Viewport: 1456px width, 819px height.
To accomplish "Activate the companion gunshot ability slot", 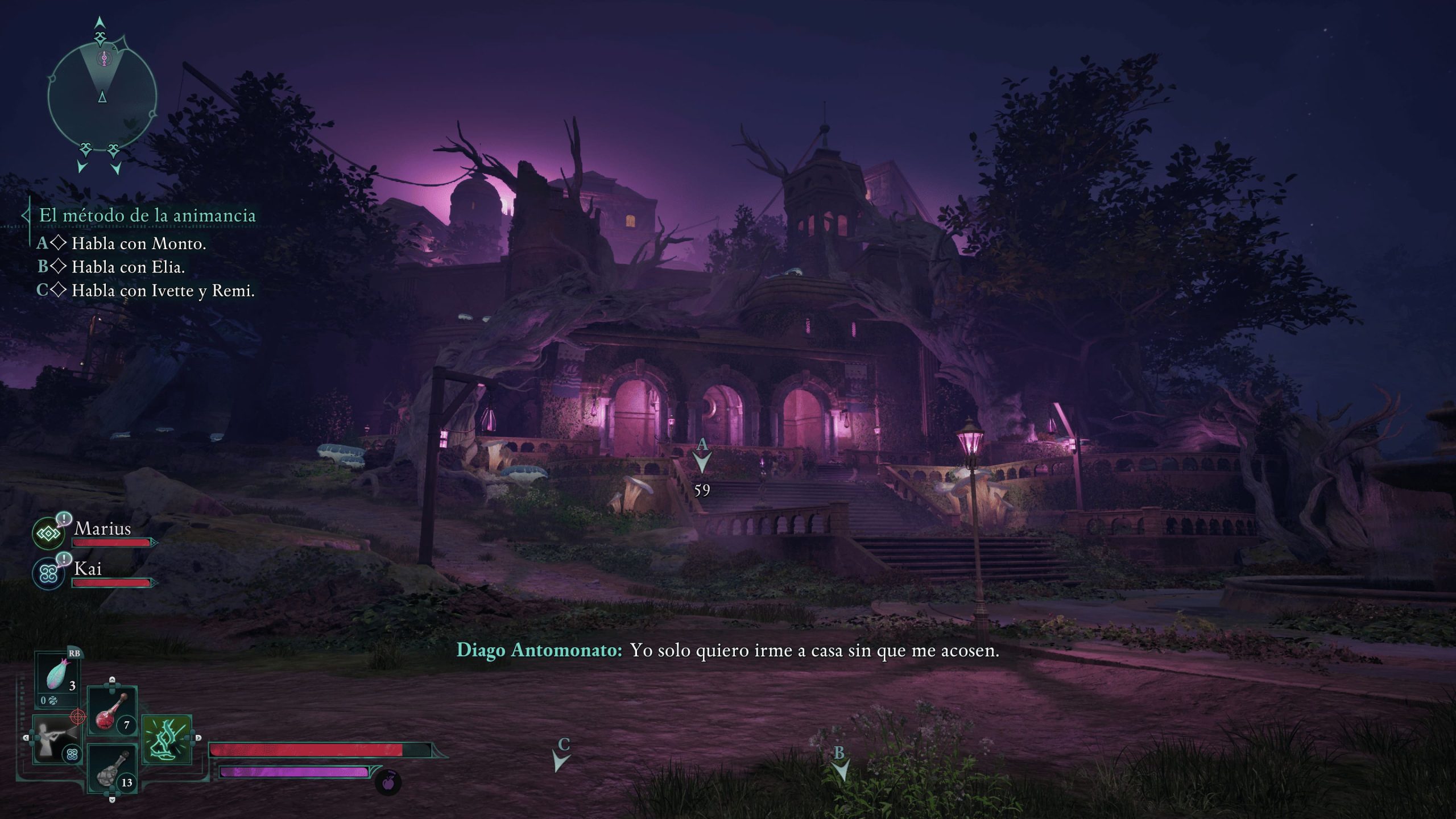I will pos(57,739).
